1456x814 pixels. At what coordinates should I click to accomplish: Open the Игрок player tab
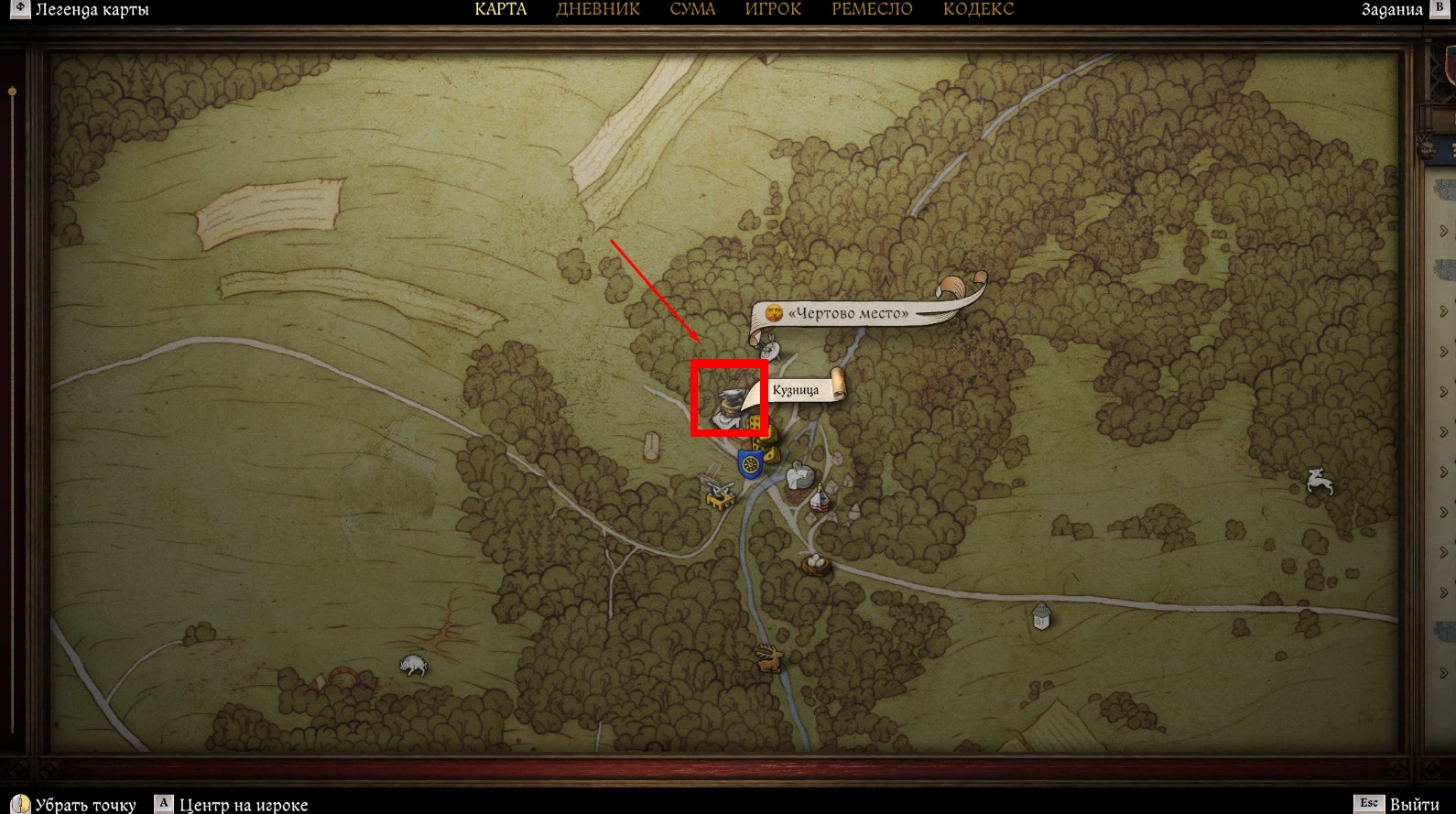(773, 10)
